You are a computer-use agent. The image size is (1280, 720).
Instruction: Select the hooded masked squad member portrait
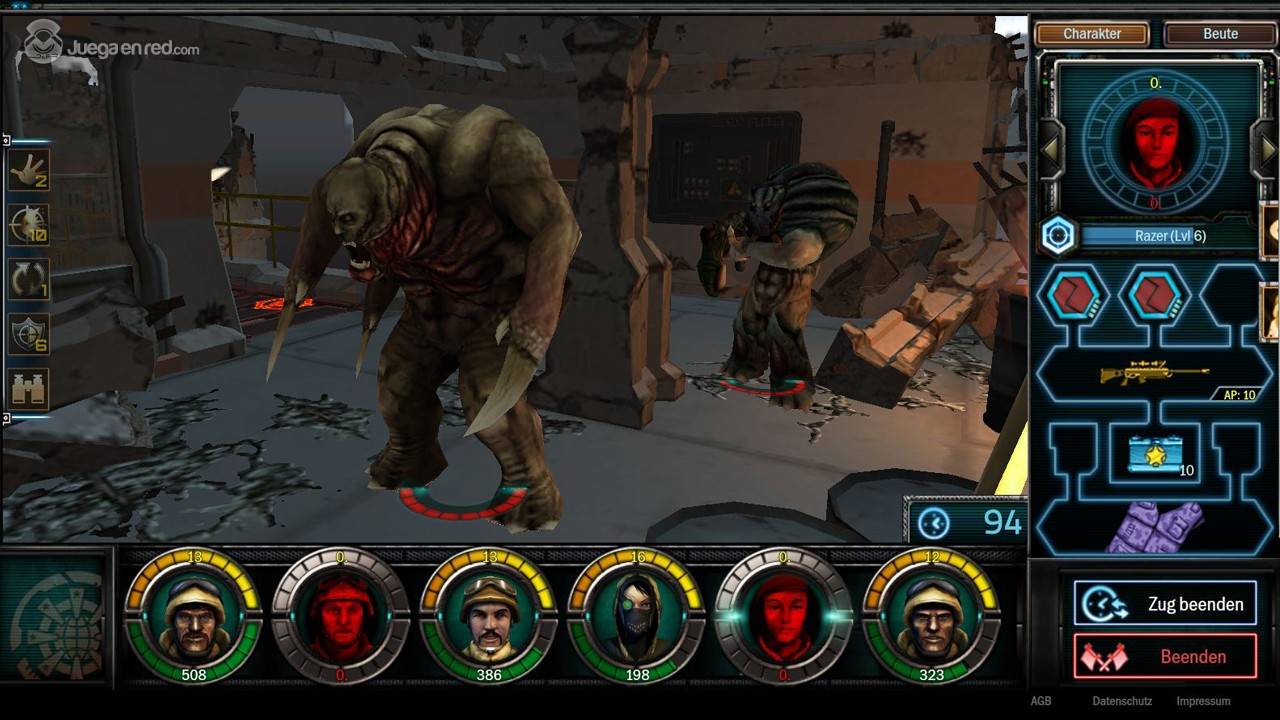[637, 617]
